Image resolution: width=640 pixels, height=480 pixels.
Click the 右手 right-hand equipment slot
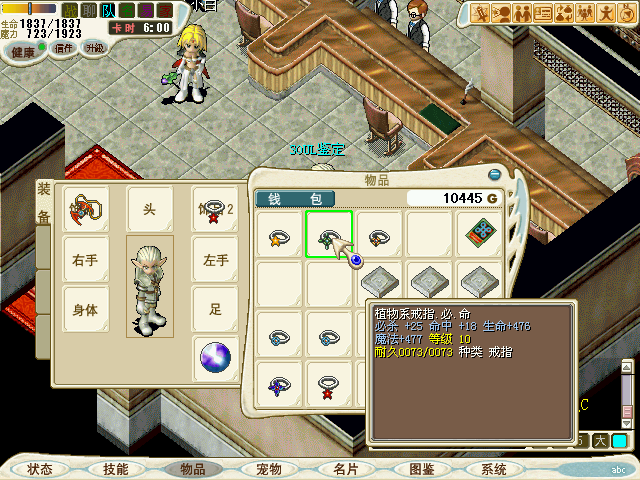85,260
